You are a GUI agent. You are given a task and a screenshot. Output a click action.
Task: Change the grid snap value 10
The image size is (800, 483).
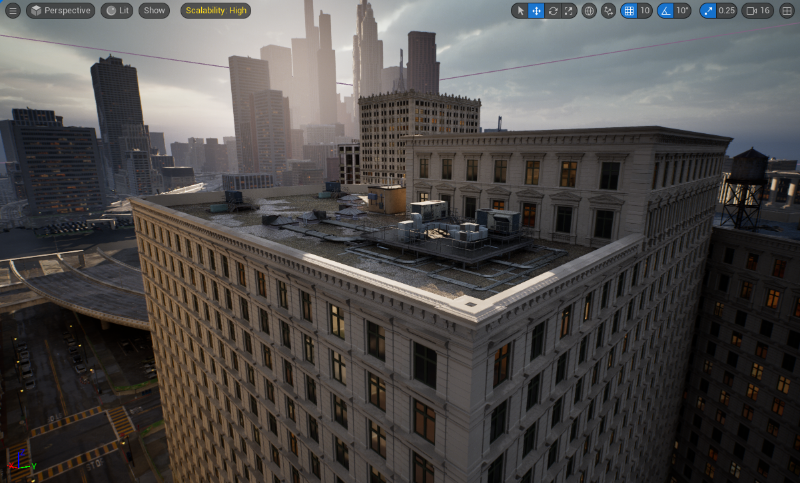645,11
